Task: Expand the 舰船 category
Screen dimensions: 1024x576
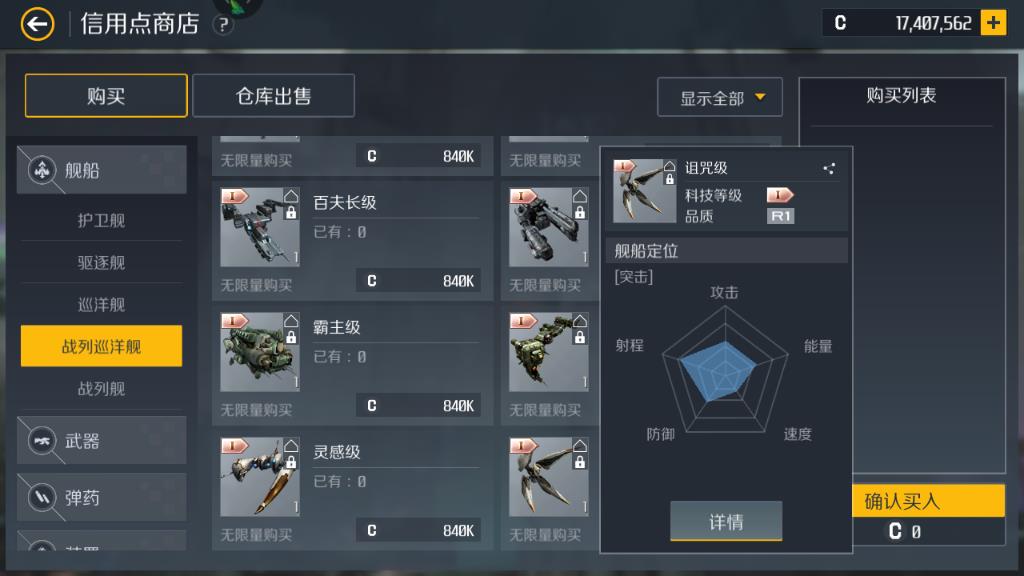Action: click(102, 169)
